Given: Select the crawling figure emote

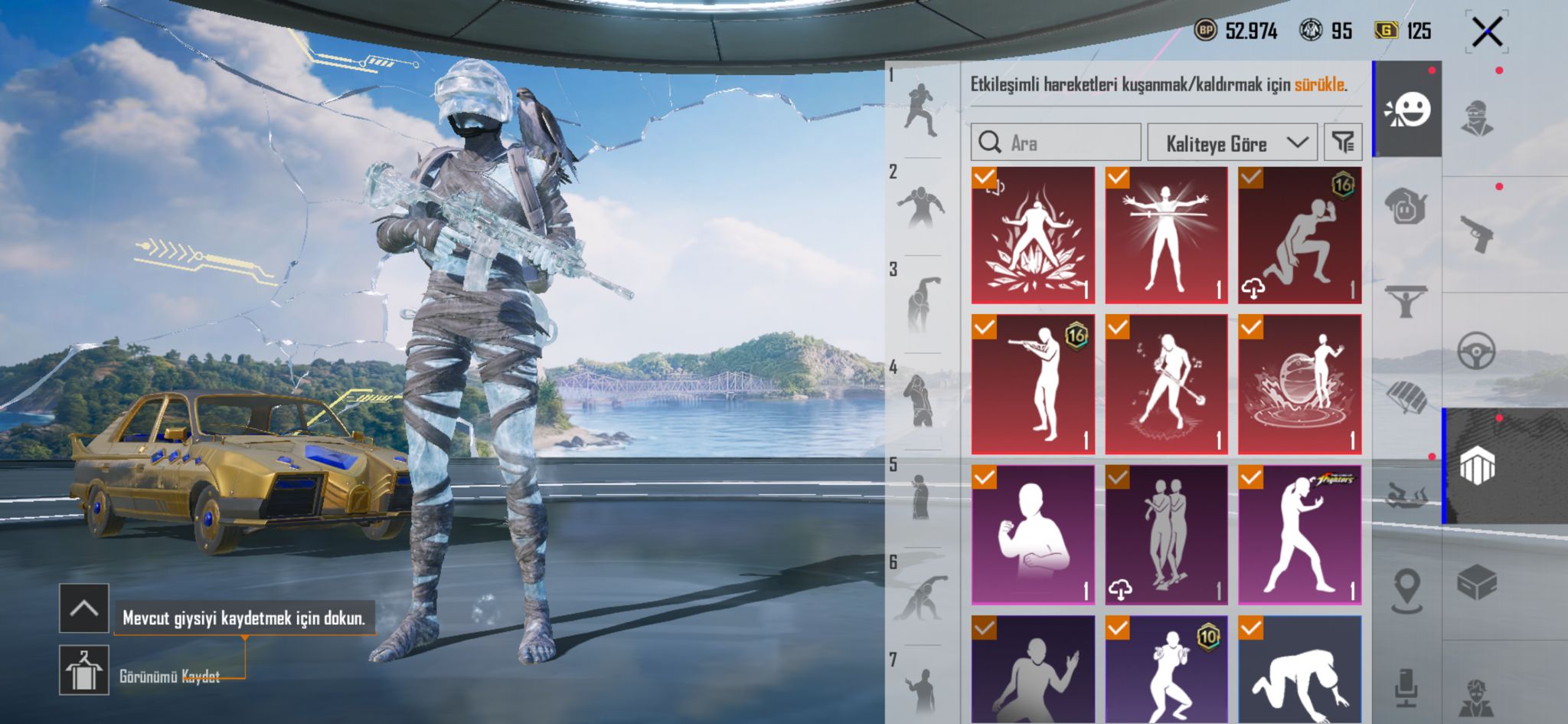Looking at the screenshot, I should [1299, 670].
